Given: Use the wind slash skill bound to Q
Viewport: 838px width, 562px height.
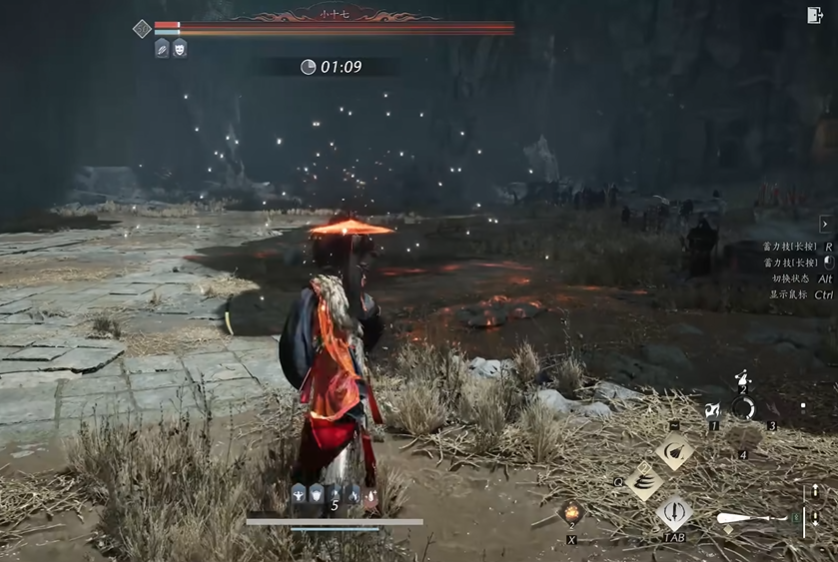Looking at the screenshot, I should pos(645,482).
